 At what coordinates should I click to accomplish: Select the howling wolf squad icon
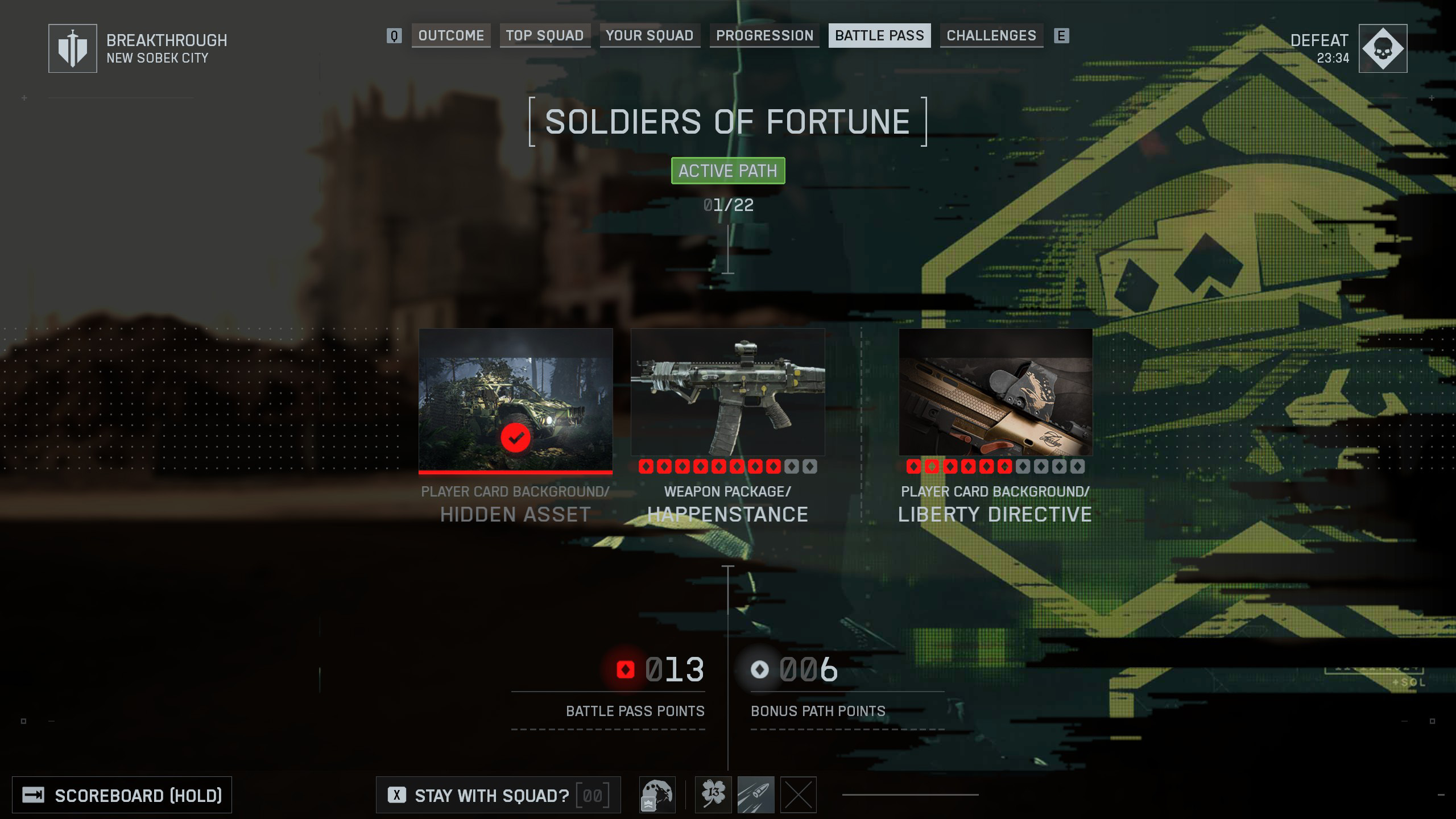click(657, 795)
